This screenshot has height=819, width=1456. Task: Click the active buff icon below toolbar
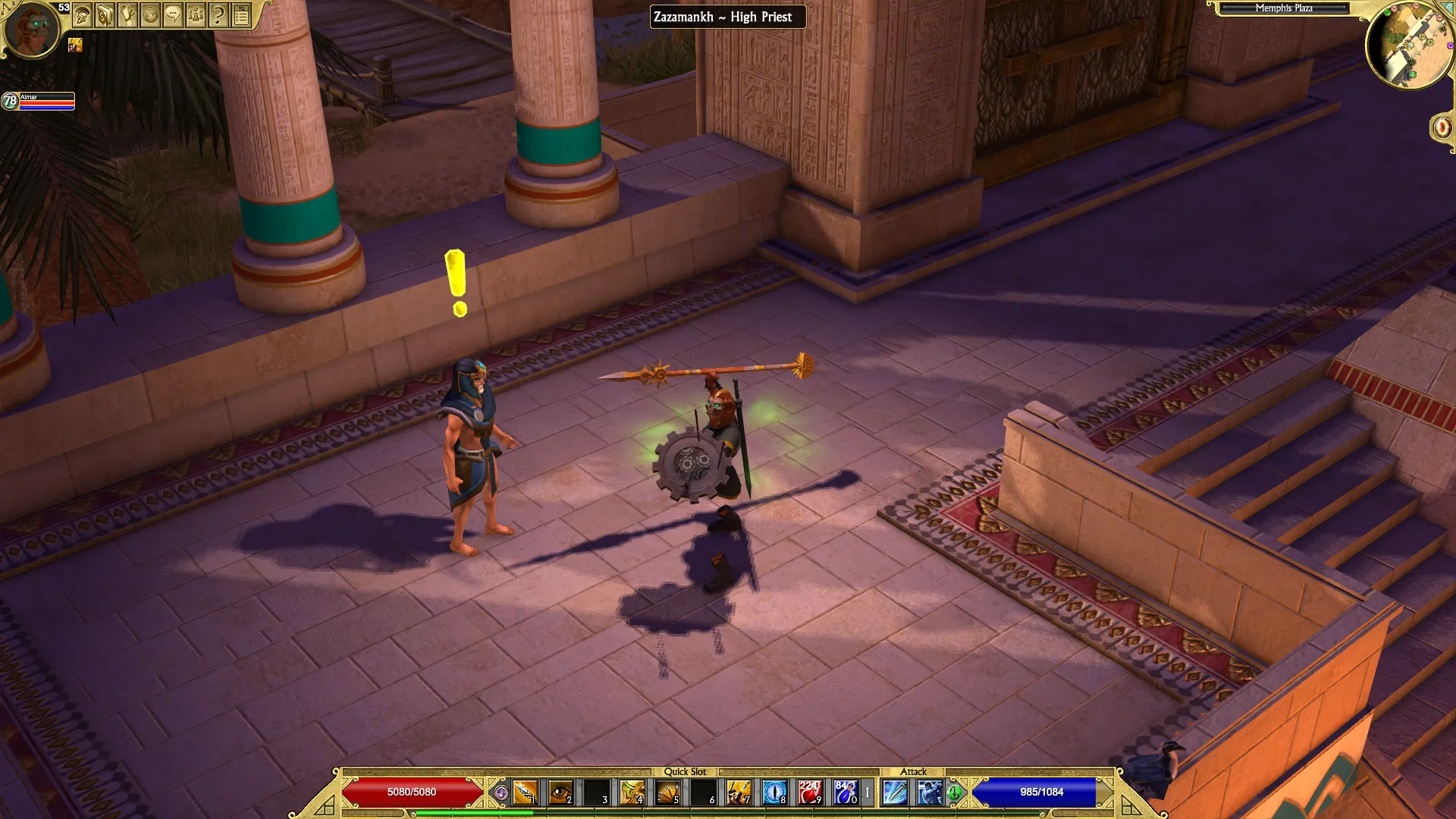(75, 45)
